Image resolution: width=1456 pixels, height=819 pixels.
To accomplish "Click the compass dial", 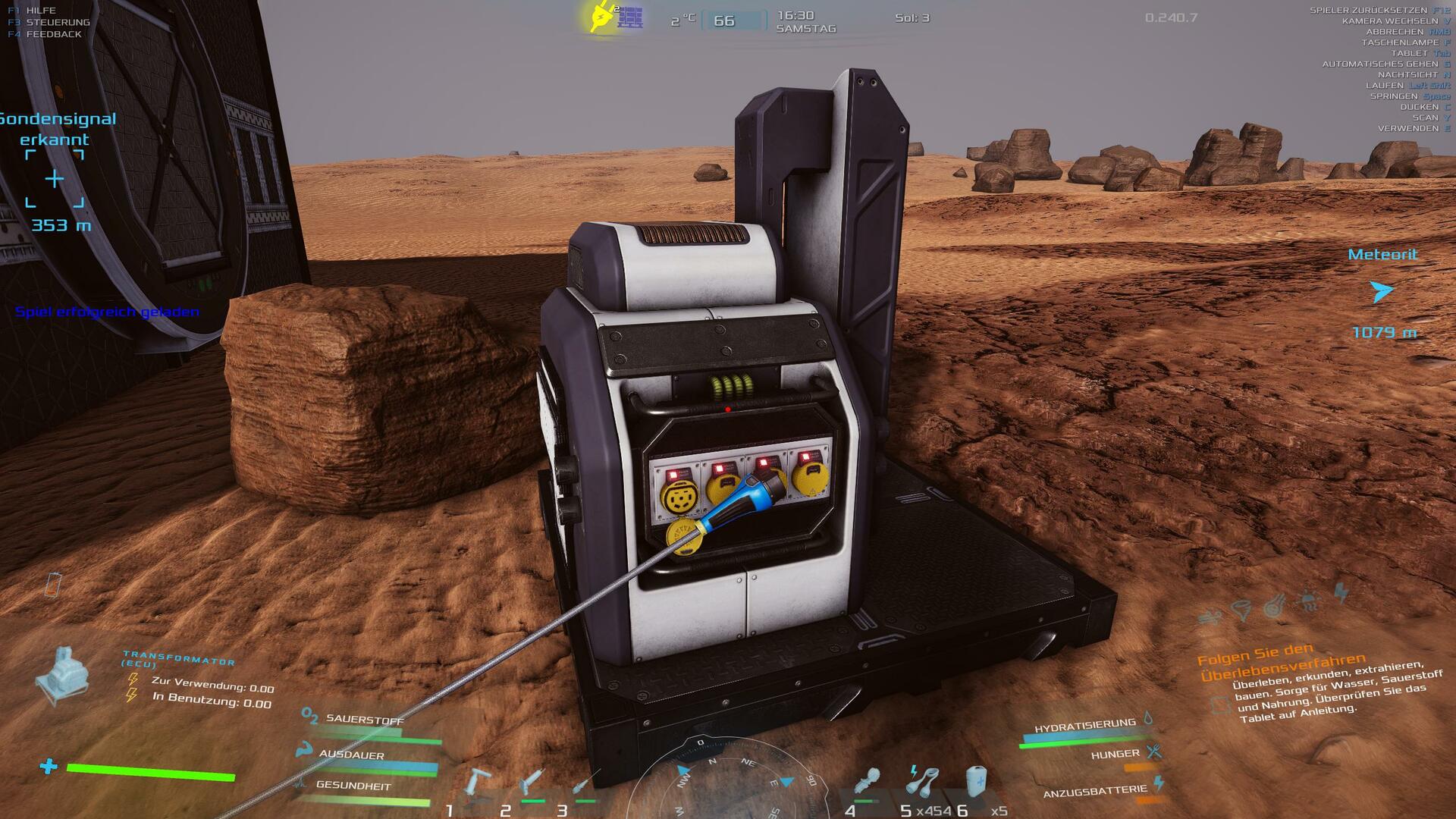I will pyautogui.click(x=730, y=781).
